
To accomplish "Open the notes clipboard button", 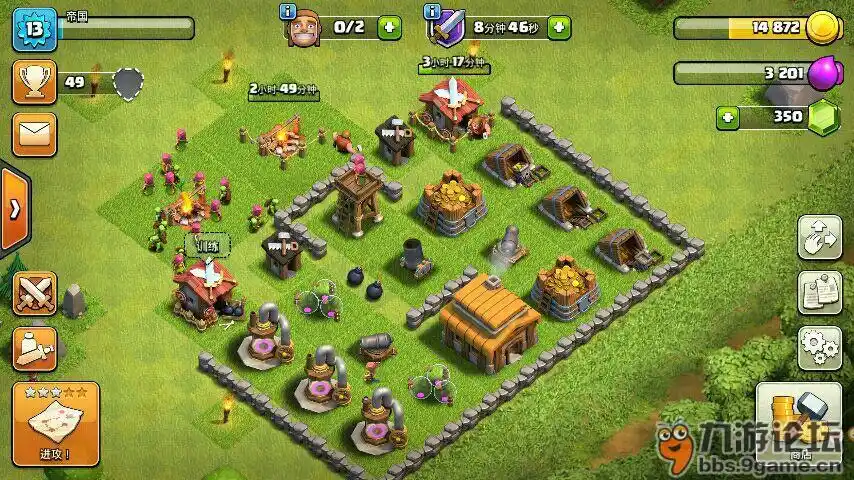I will (x=819, y=292).
